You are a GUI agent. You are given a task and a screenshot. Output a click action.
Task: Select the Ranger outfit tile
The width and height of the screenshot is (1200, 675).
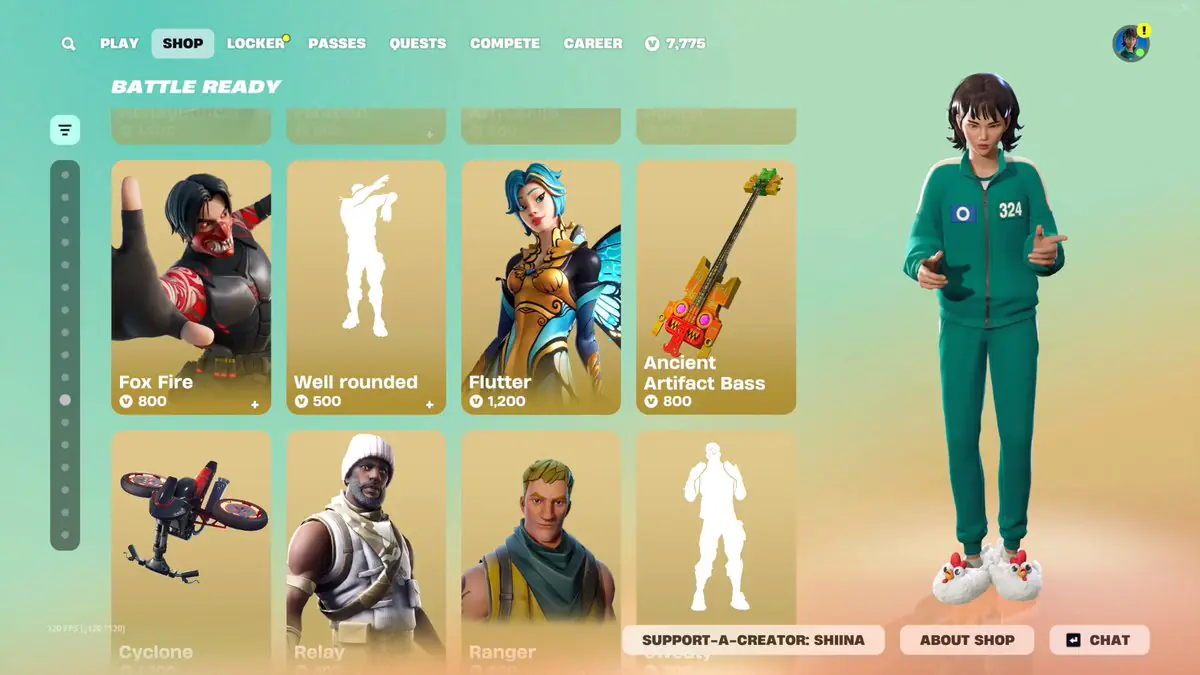[x=541, y=540]
